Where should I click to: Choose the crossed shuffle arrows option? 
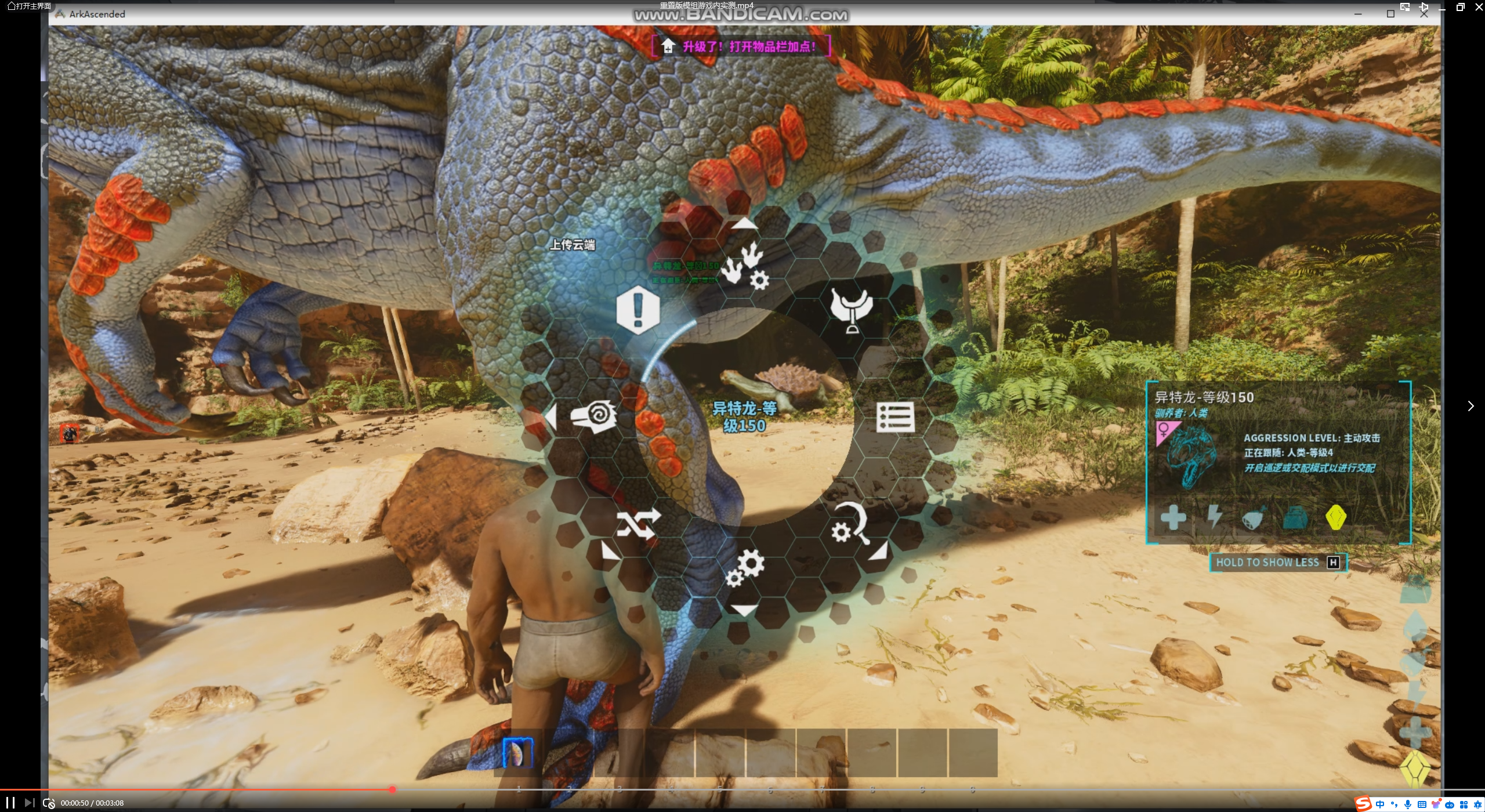[x=638, y=524]
